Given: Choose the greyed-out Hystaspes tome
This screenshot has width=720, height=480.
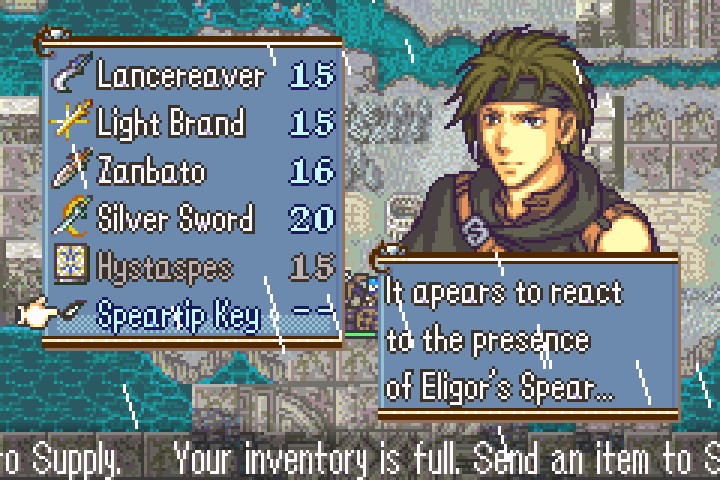Looking at the screenshot, I should (x=165, y=266).
